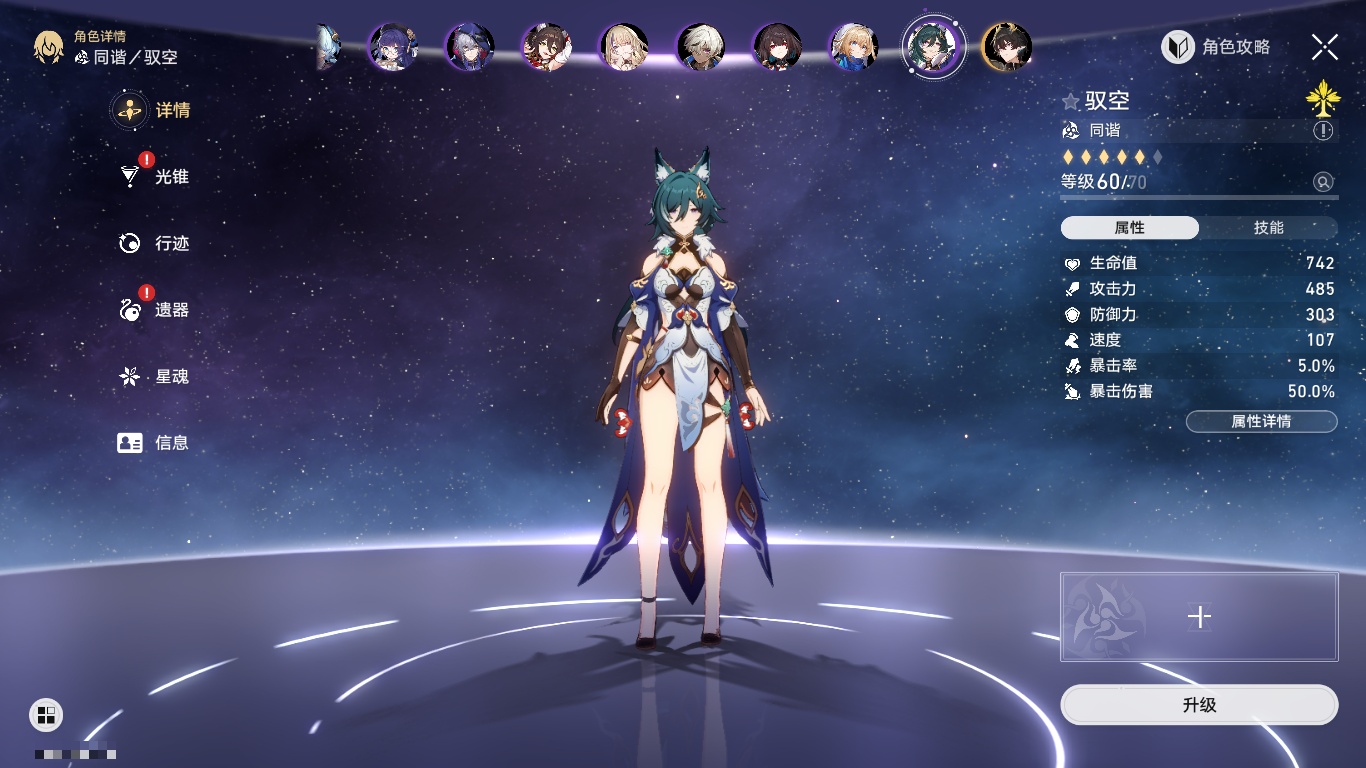This screenshot has height=768, width=1366.
Task: Switch to the 技能 skills tab
Action: click(1268, 228)
